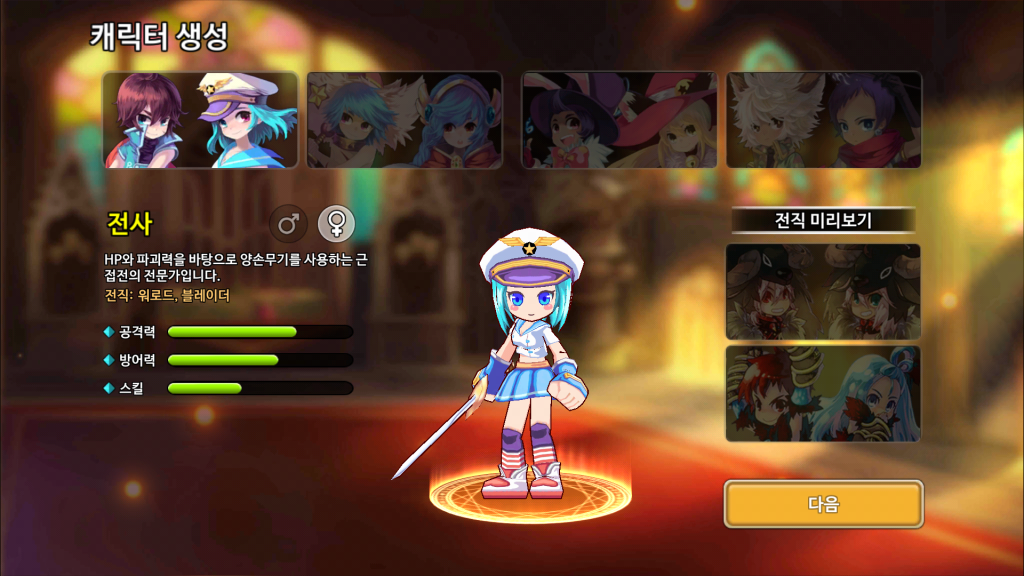Viewport: 1024px width, 576px height.
Task: Preview the lower job advancement thumbnail
Action: [x=823, y=394]
